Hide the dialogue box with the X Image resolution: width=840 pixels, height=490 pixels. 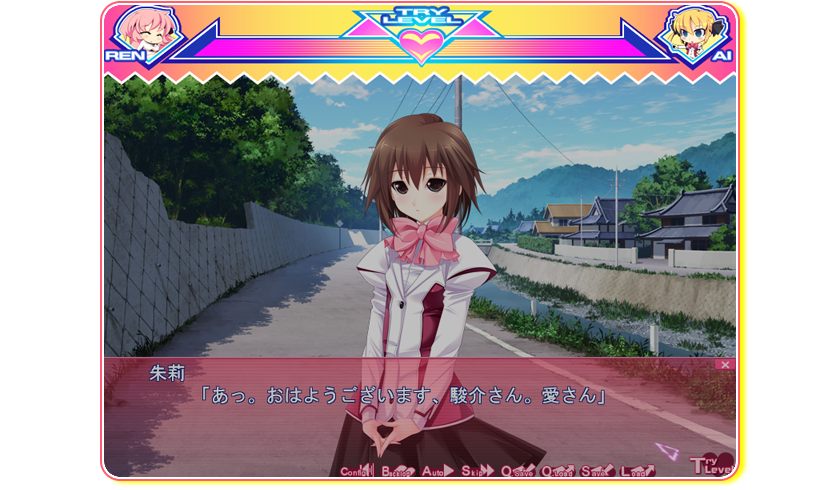click(725, 365)
